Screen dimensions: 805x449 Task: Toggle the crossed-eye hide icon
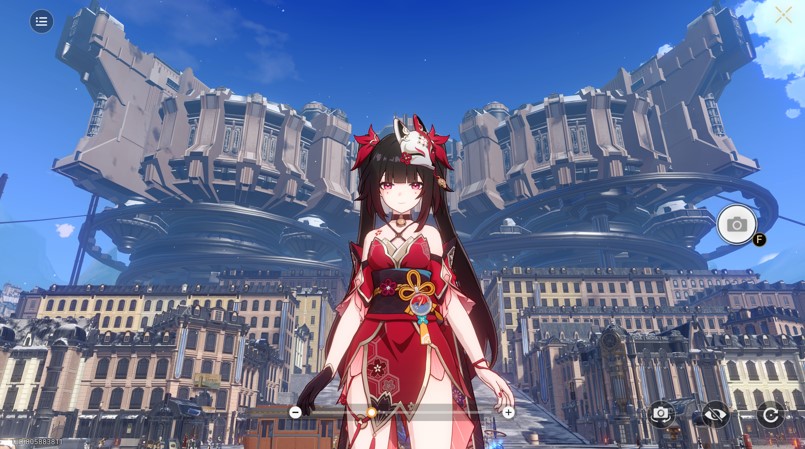714,413
